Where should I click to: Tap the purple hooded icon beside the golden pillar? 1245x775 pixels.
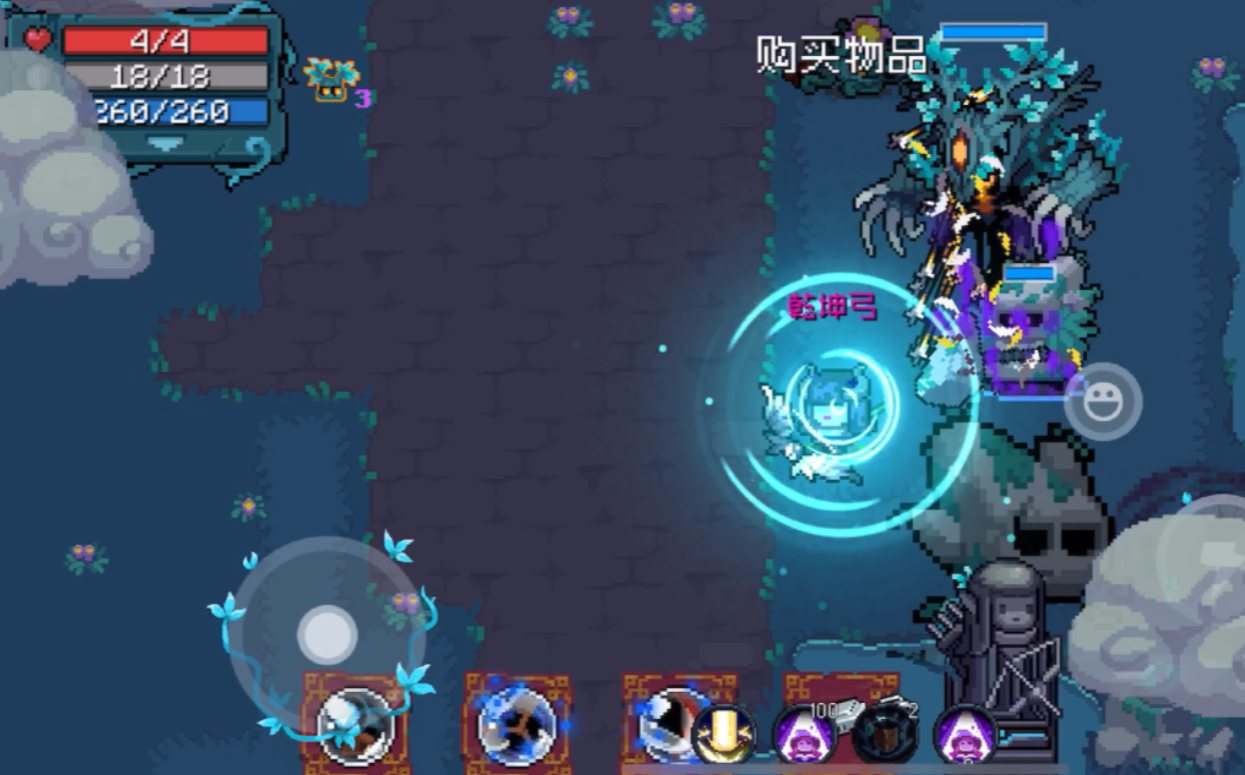point(804,734)
